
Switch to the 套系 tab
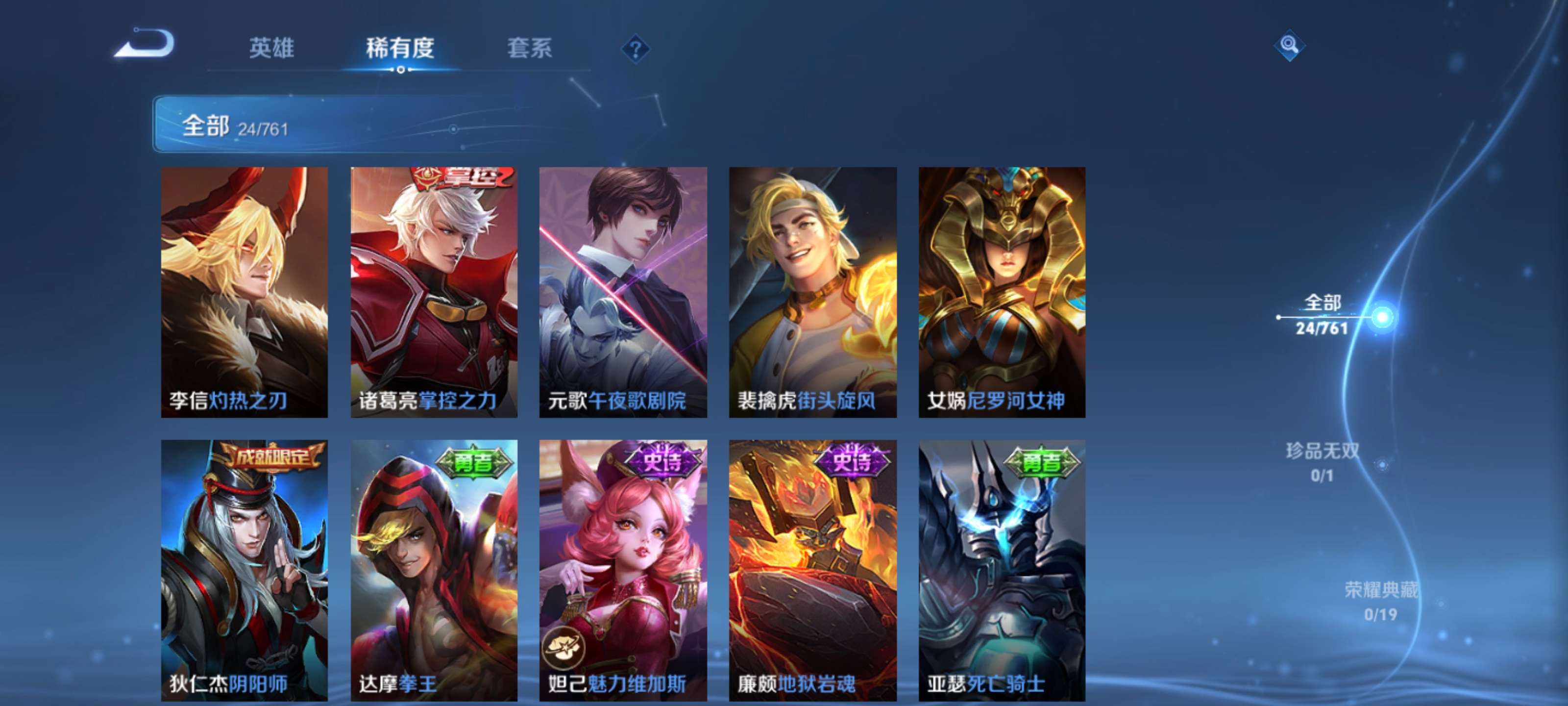point(530,49)
